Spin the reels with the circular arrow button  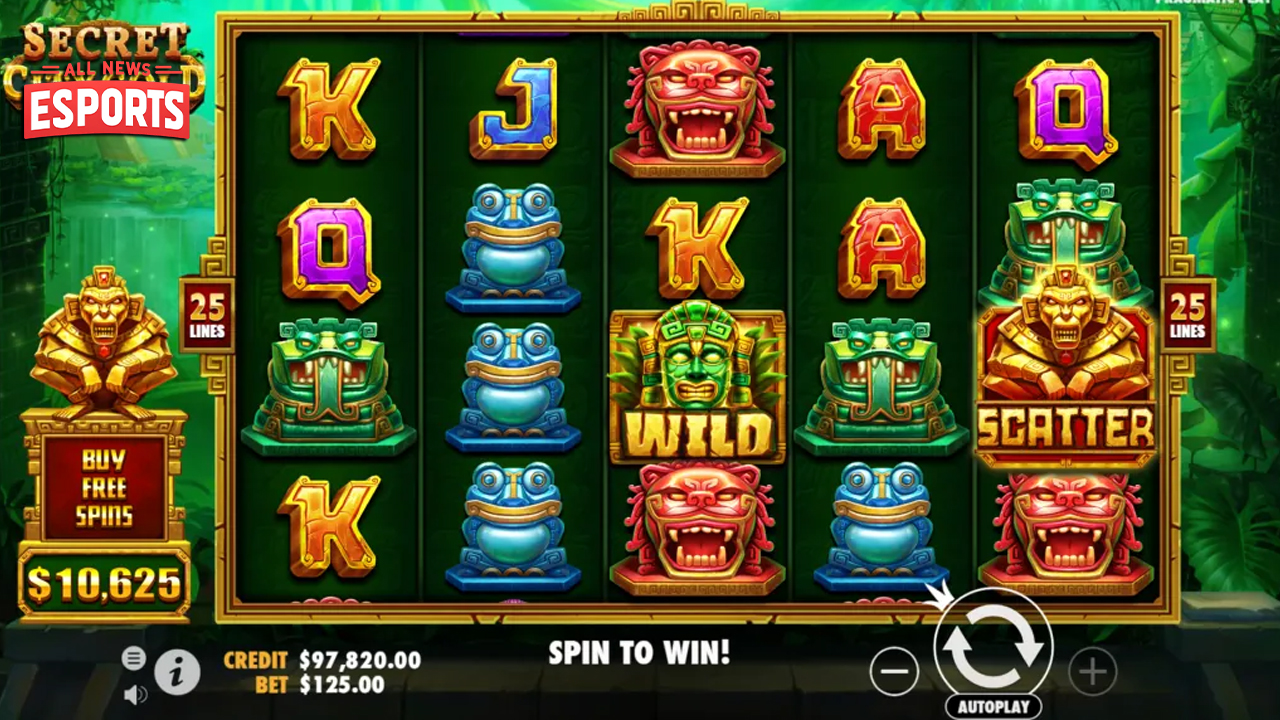pyautogui.click(x=993, y=647)
